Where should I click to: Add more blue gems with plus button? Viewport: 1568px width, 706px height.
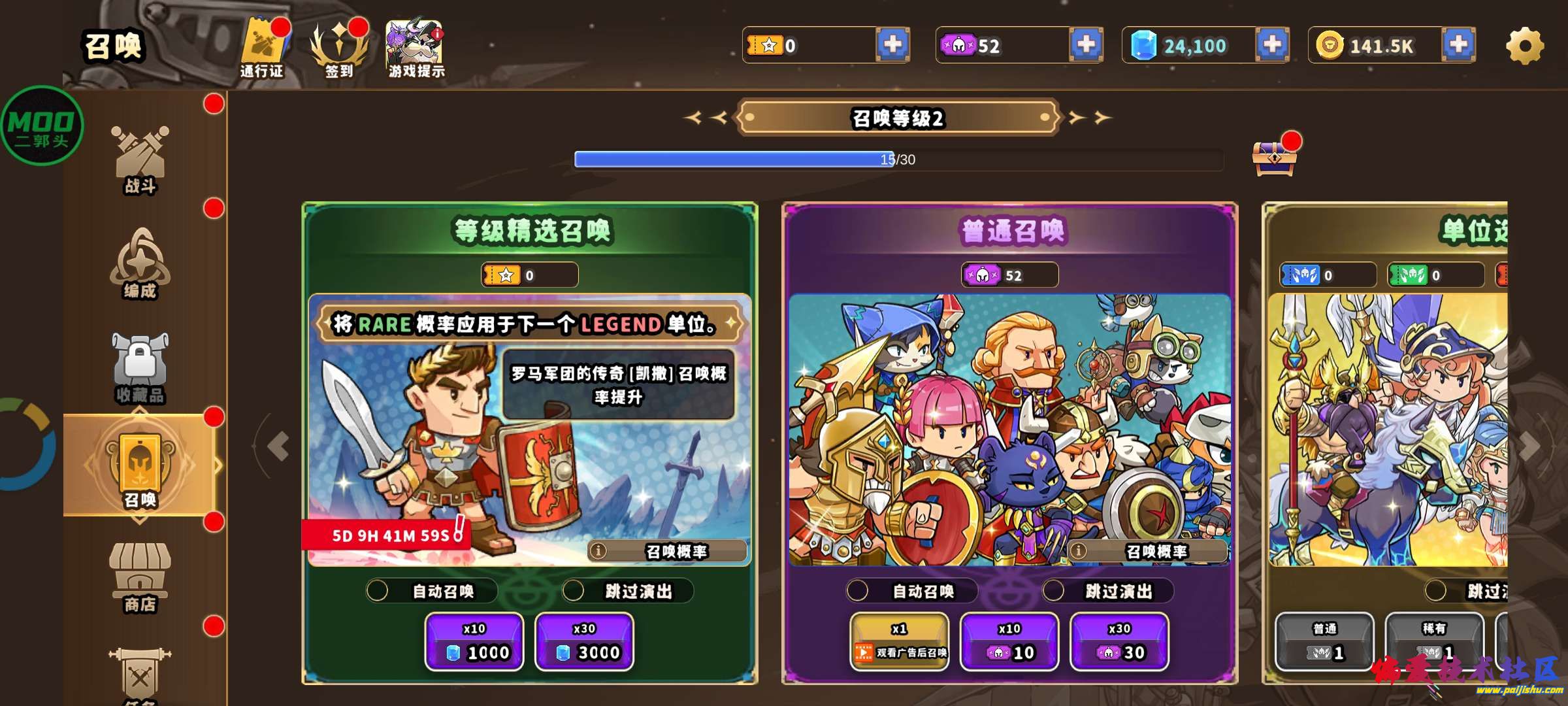(x=1271, y=44)
